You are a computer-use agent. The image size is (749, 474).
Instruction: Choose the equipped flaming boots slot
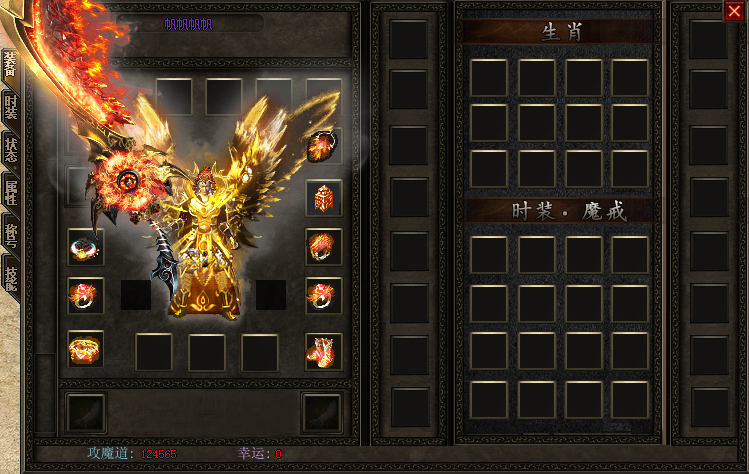tap(324, 351)
